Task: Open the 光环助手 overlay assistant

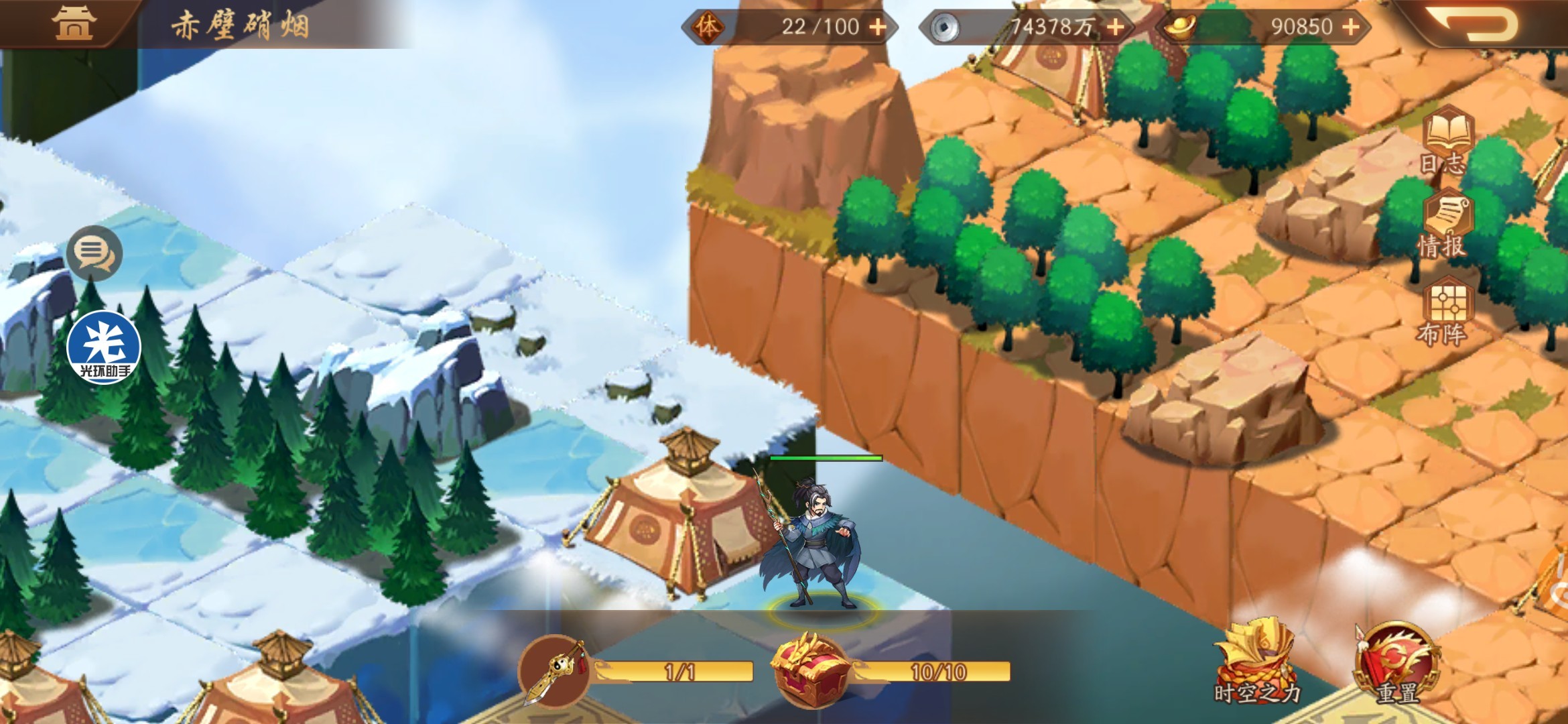Action: tap(104, 347)
